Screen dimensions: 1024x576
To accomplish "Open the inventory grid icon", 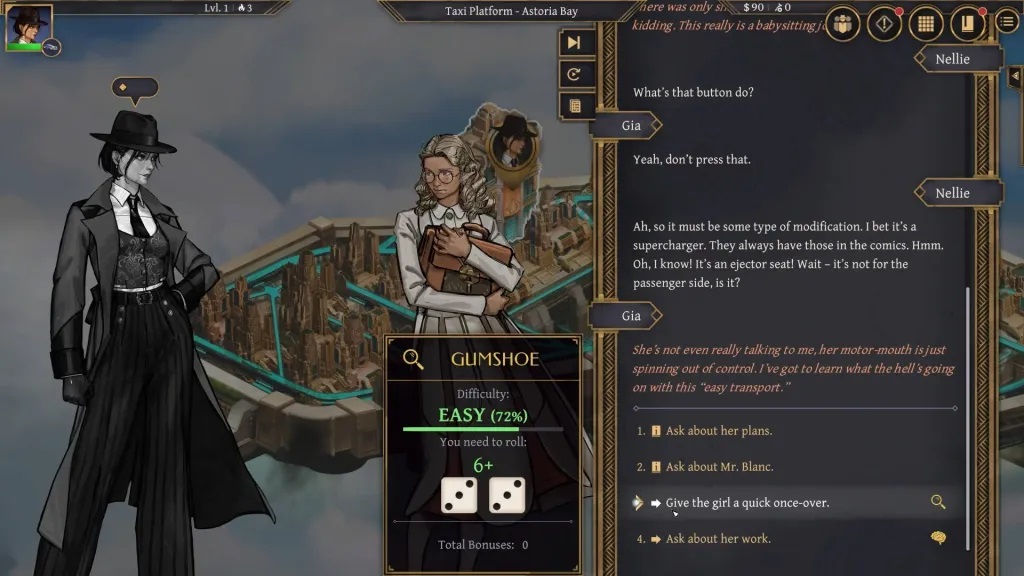I will pos(926,23).
